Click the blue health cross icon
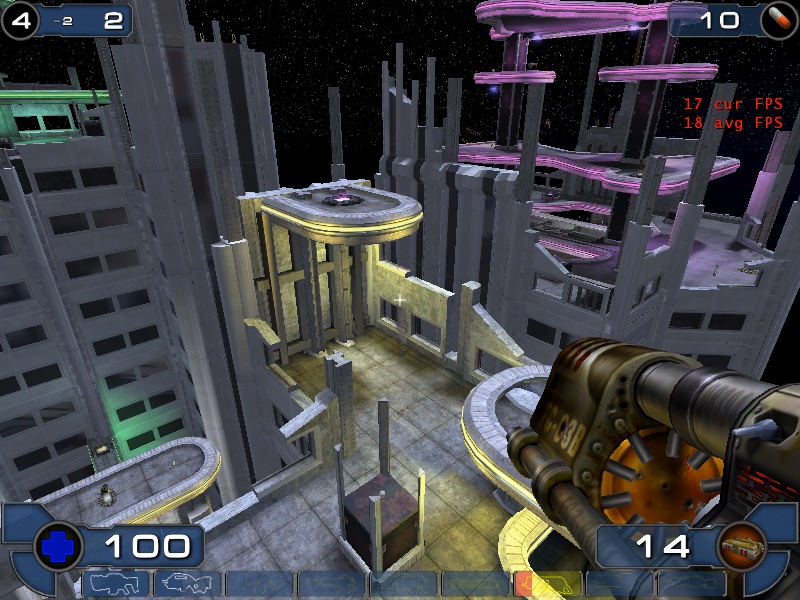800x600 pixels. [x=55, y=546]
